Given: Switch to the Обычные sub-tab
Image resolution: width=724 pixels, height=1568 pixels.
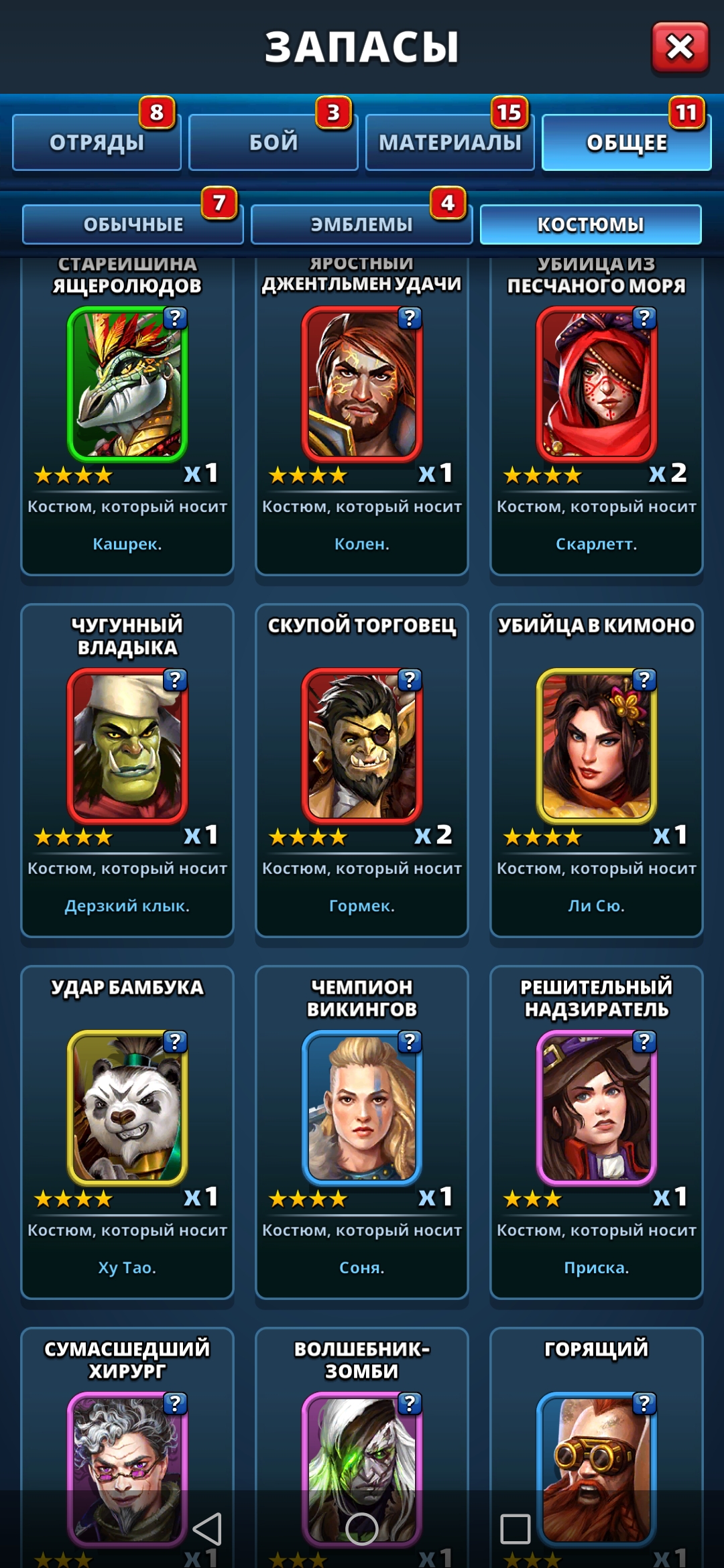Looking at the screenshot, I should click(x=133, y=224).
